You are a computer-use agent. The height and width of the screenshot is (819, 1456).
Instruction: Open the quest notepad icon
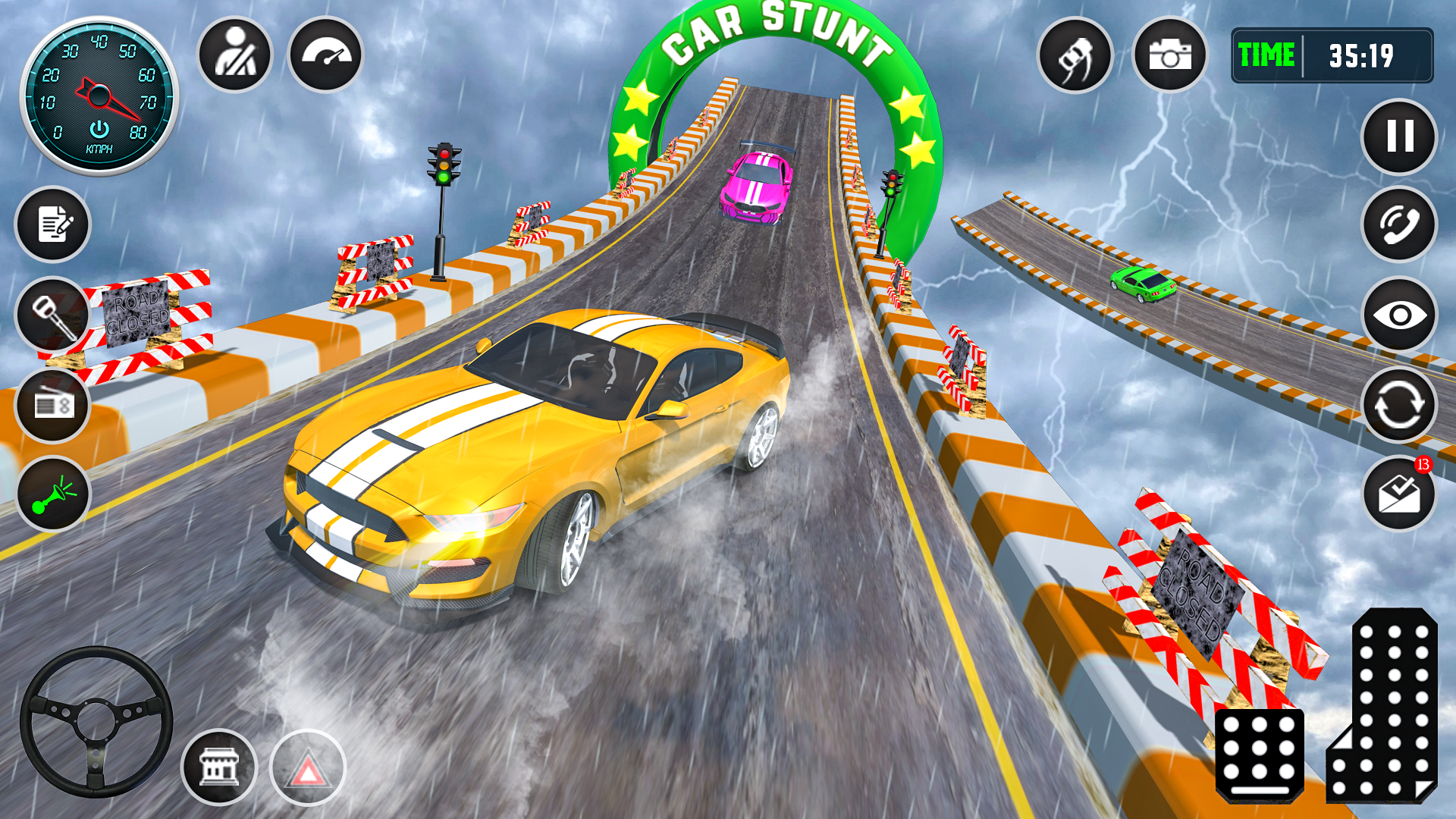[52, 225]
